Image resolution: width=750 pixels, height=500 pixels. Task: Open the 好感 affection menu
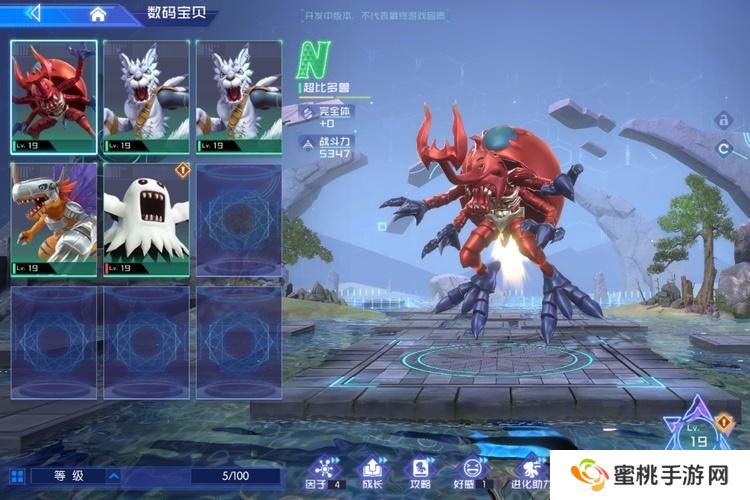(471, 471)
